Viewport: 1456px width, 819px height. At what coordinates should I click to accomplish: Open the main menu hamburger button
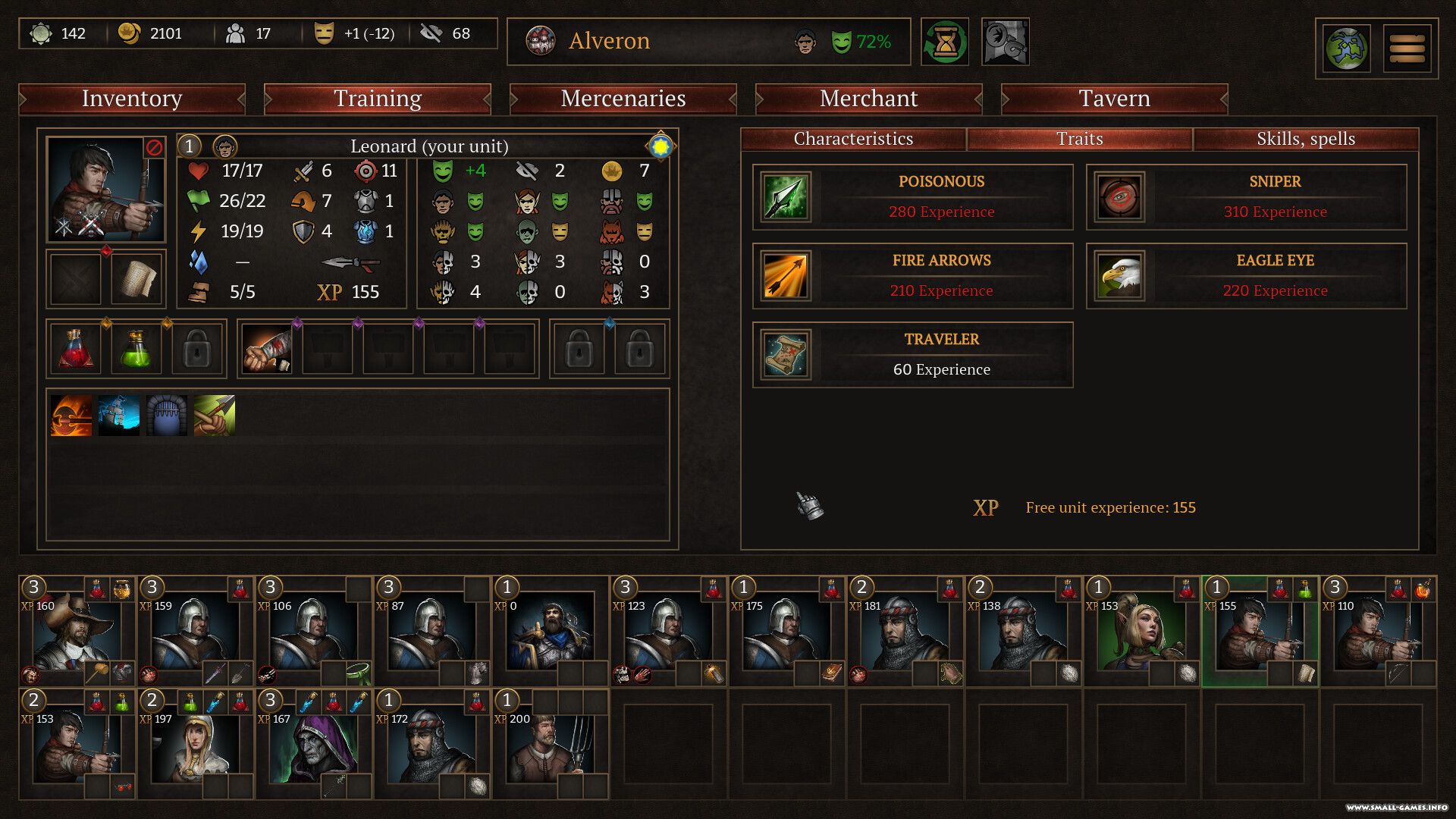[x=1407, y=49]
